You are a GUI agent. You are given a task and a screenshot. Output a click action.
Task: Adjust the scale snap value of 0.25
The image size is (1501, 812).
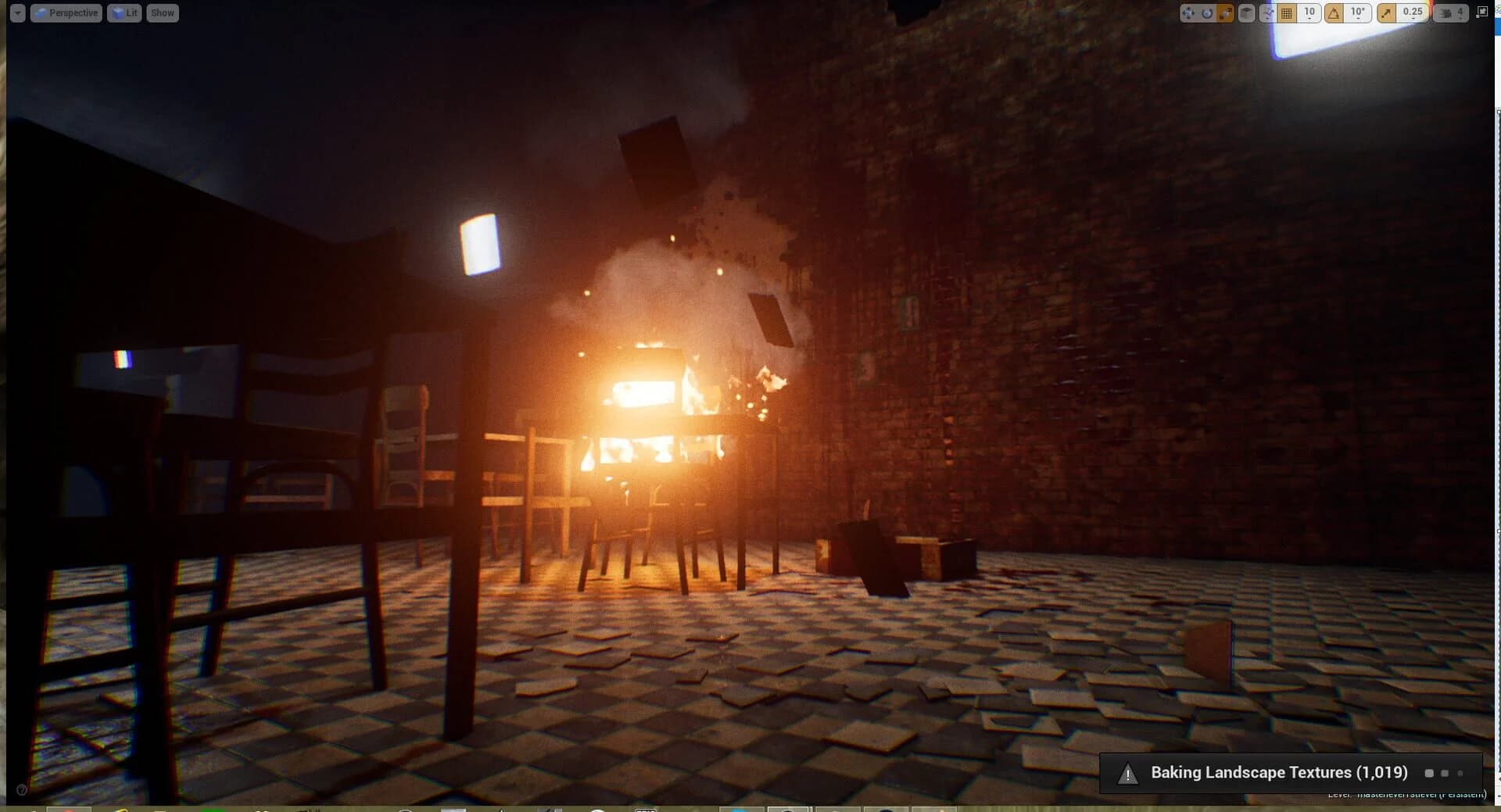tap(1412, 15)
